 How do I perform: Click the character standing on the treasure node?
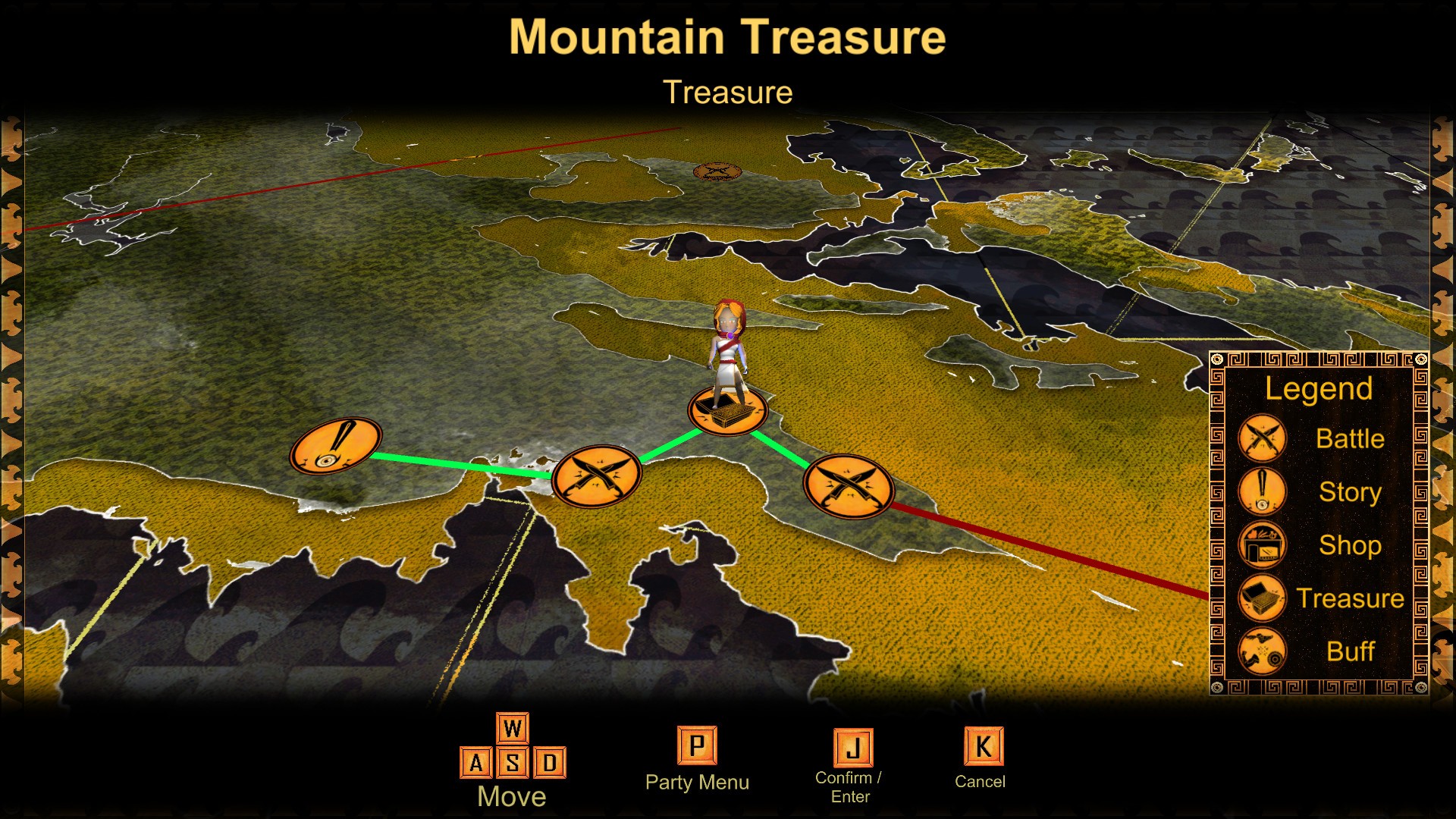tap(729, 345)
